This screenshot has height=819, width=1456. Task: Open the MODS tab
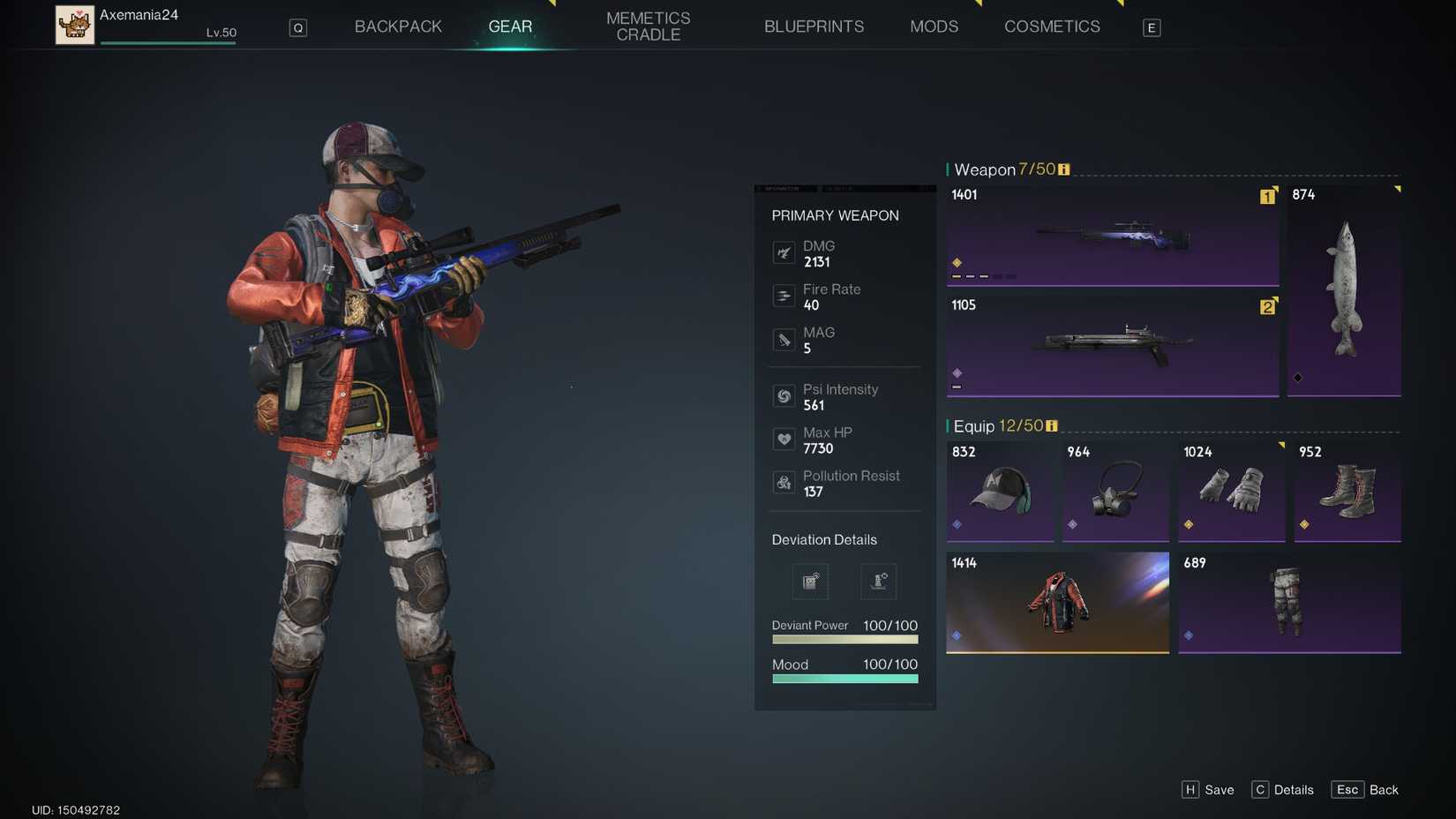(934, 26)
